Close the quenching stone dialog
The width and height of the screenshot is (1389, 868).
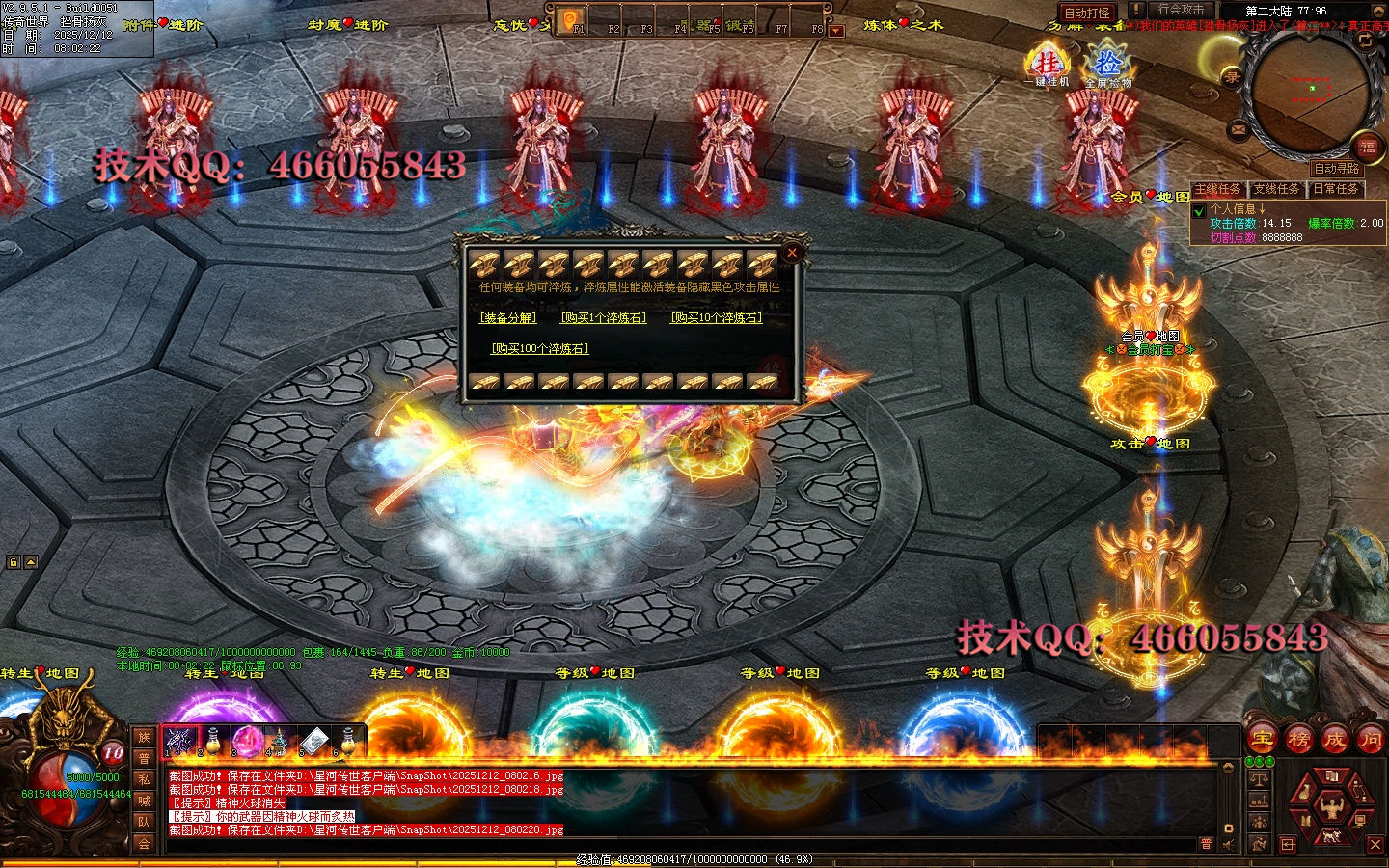[x=792, y=253]
